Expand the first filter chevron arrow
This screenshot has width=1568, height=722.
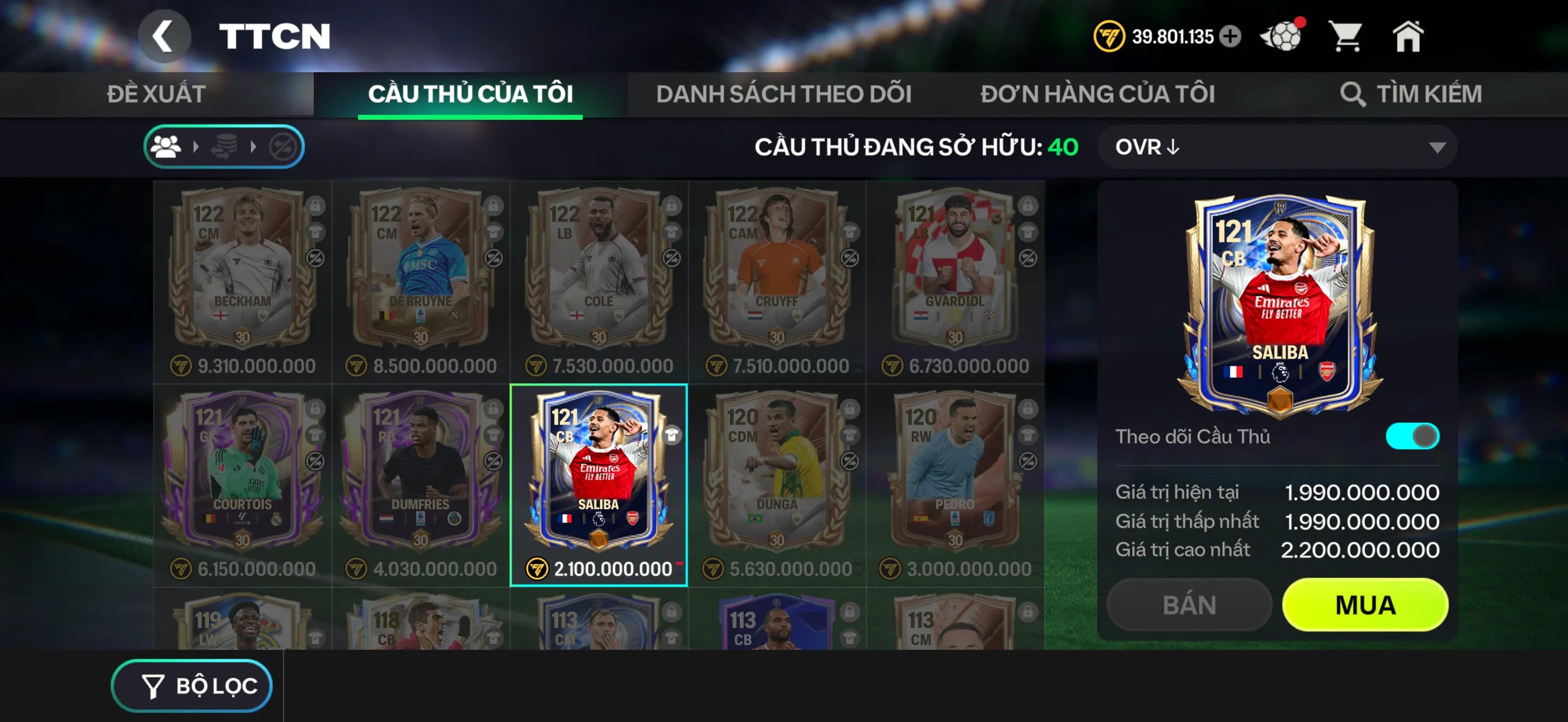coord(195,146)
